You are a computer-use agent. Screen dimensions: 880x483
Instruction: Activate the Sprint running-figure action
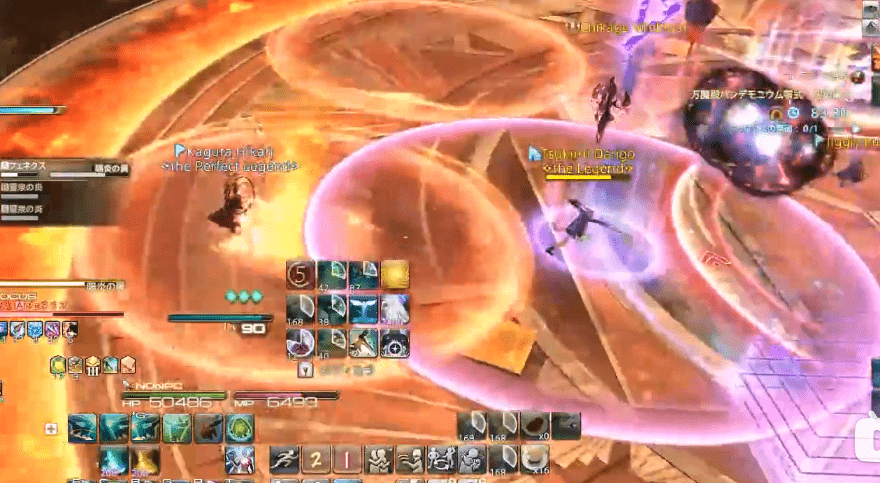(x=285, y=460)
